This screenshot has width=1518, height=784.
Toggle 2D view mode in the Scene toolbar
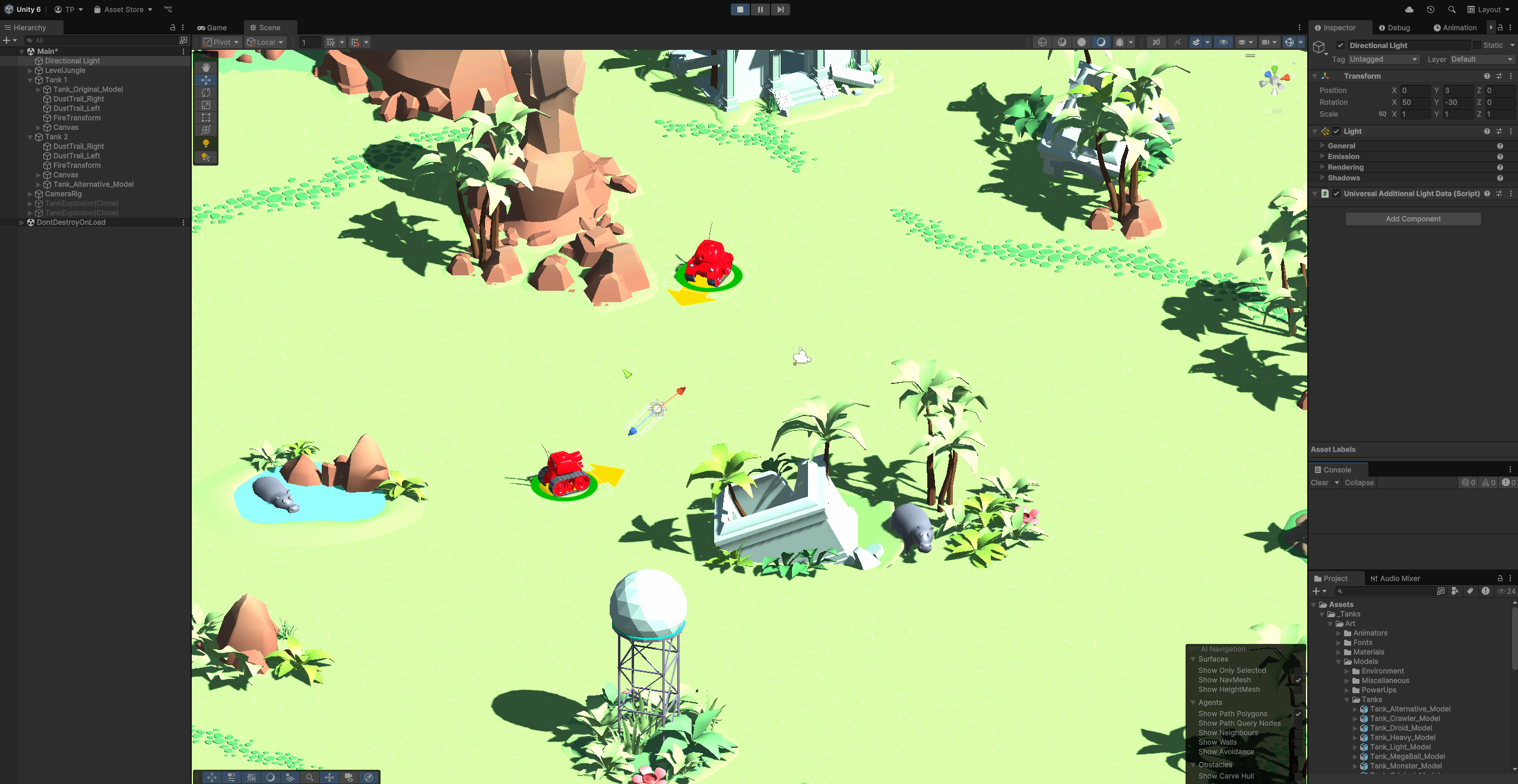pyautogui.click(x=1155, y=42)
